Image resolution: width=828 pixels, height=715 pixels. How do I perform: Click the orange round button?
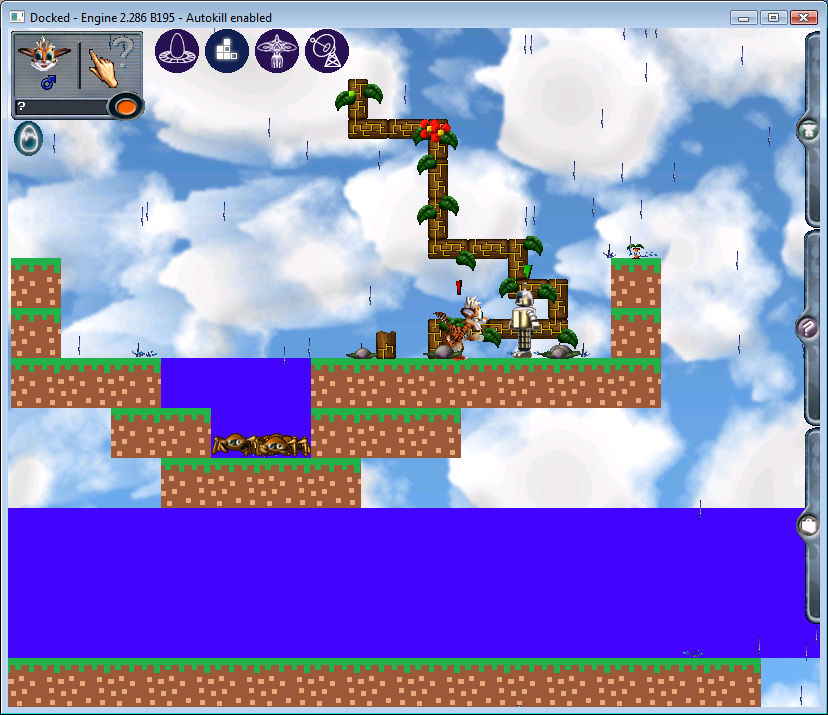(125, 106)
